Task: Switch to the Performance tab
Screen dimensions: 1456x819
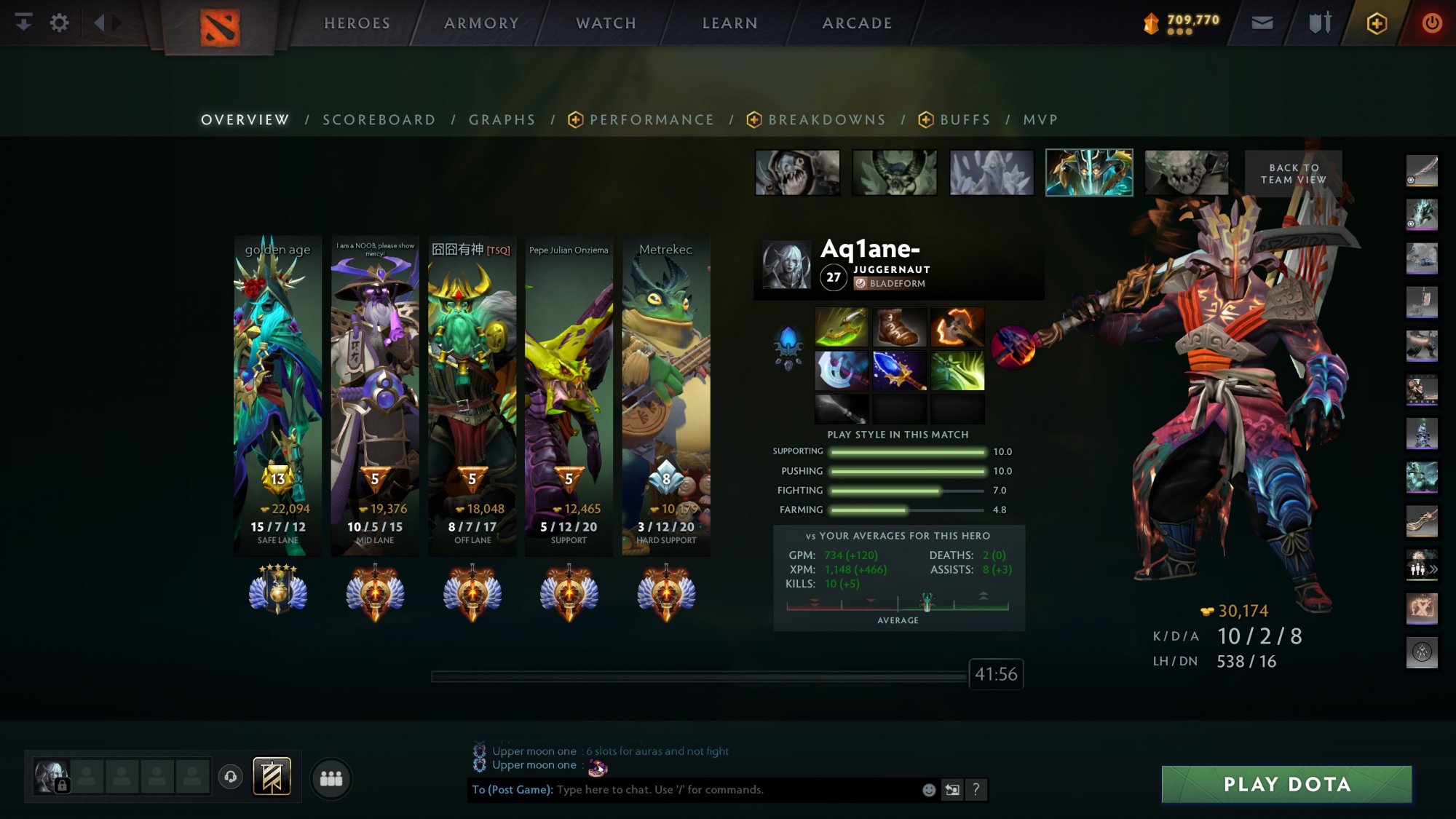Action: pyautogui.click(x=651, y=120)
